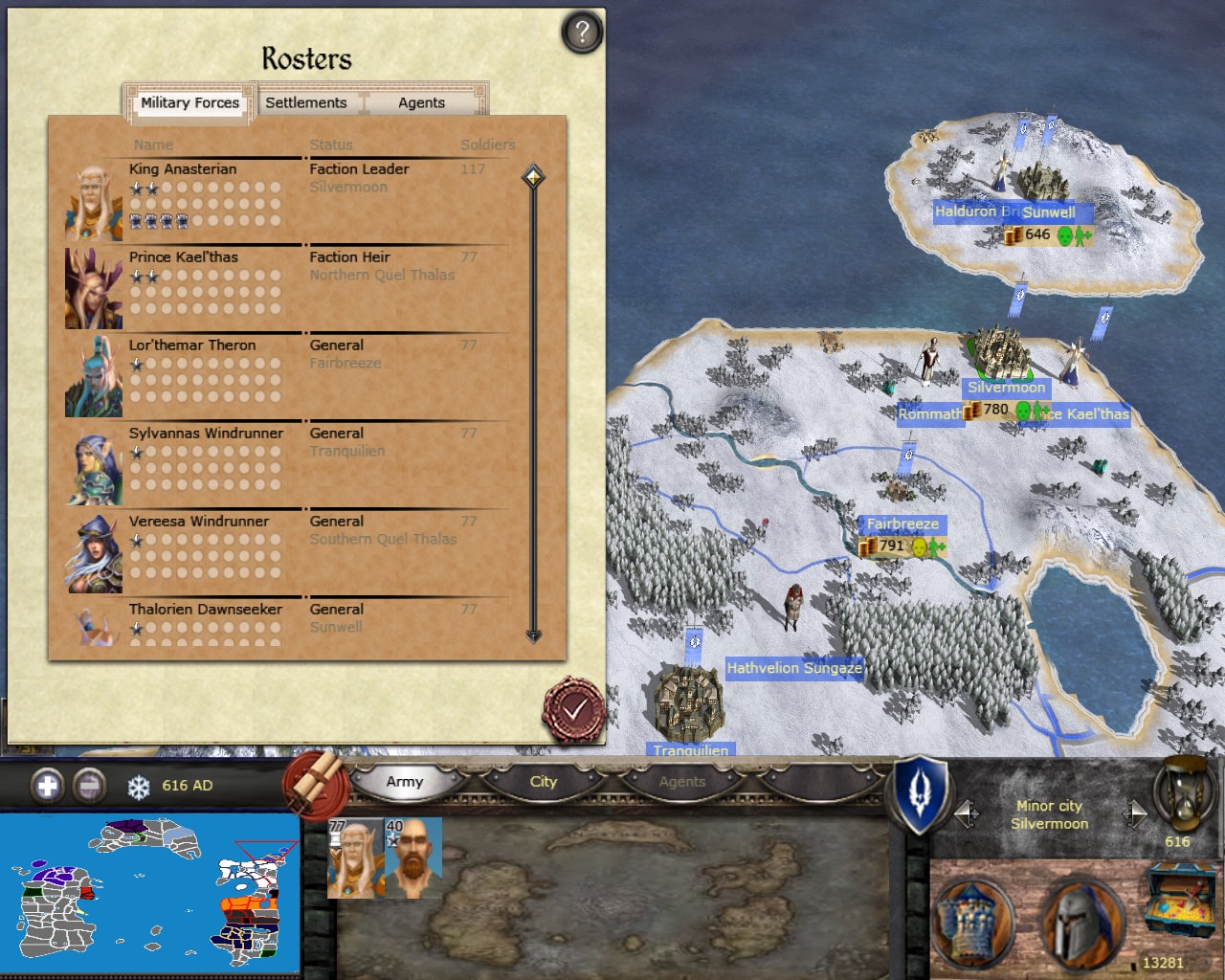Switch to the Settlements tab

pyautogui.click(x=306, y=102)
